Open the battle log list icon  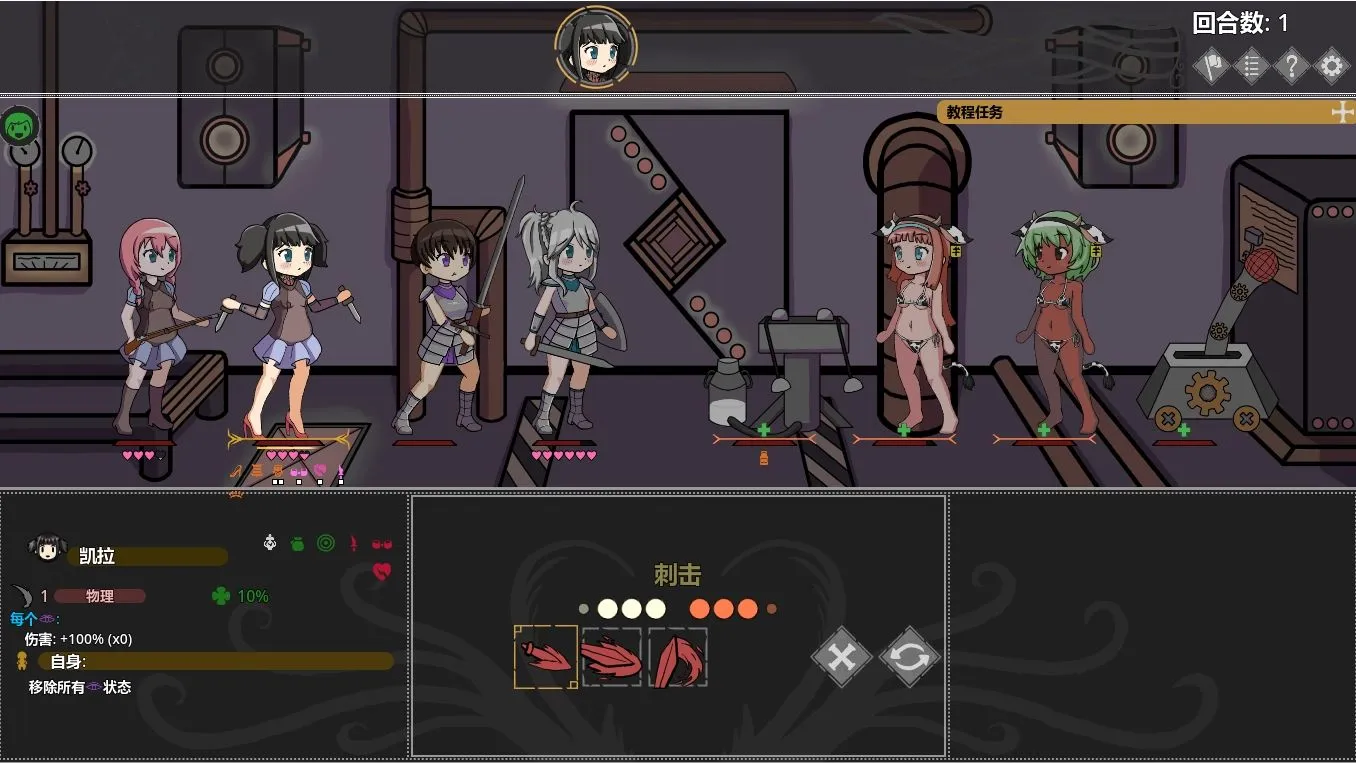click(1251, 65)
